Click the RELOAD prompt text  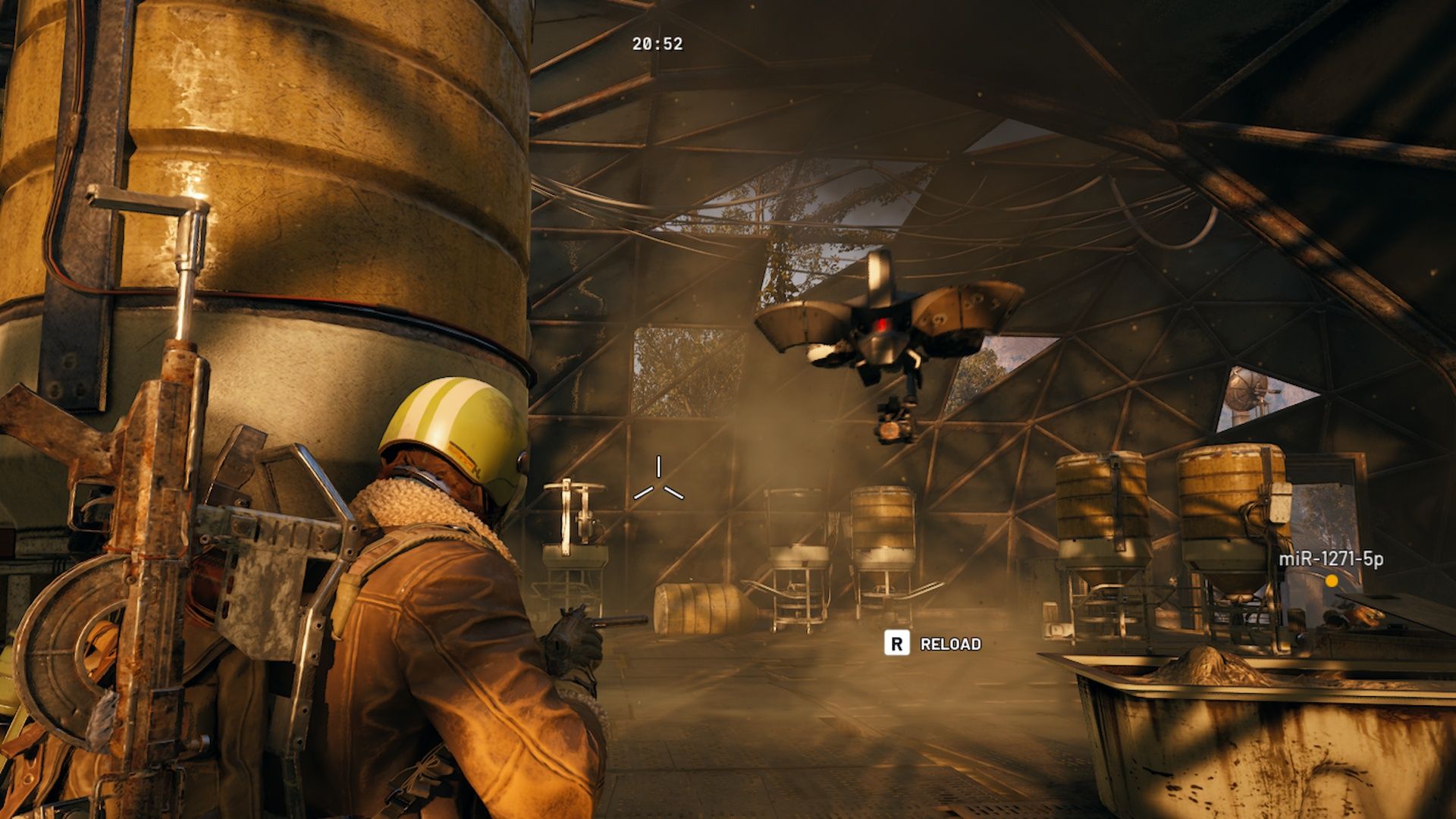950,643
